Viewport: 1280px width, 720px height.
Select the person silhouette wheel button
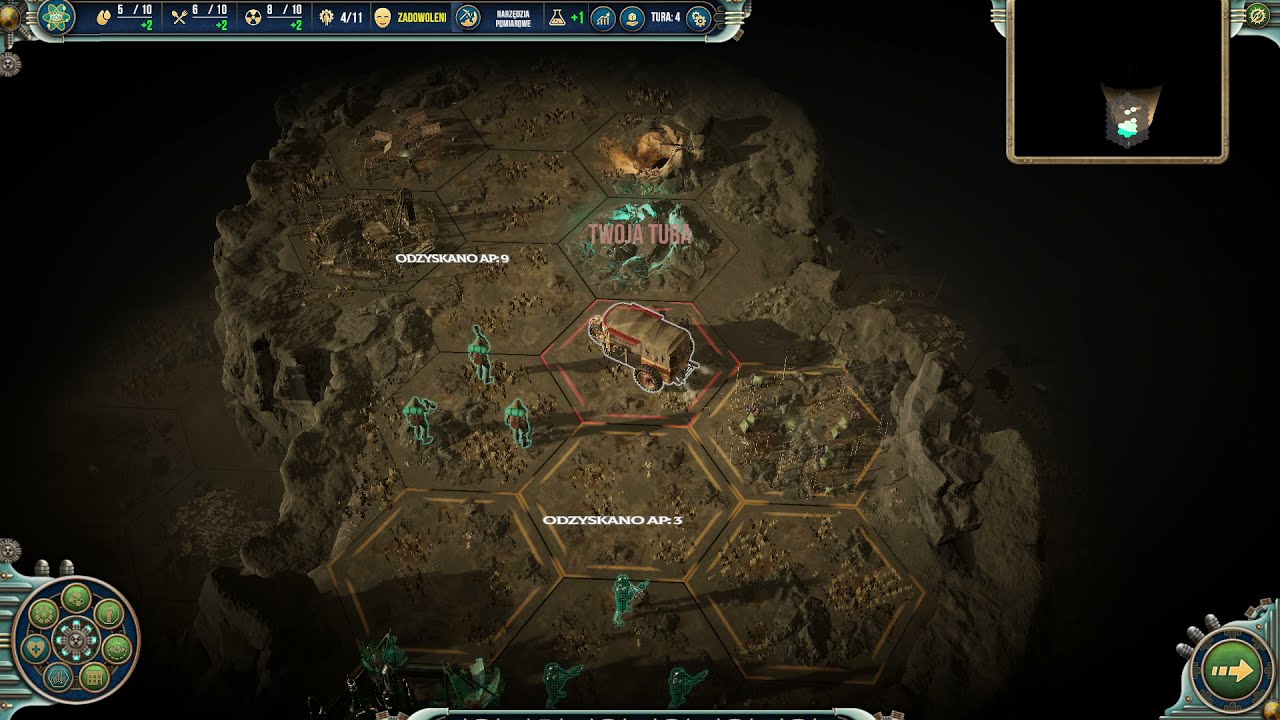coord(108,611)
